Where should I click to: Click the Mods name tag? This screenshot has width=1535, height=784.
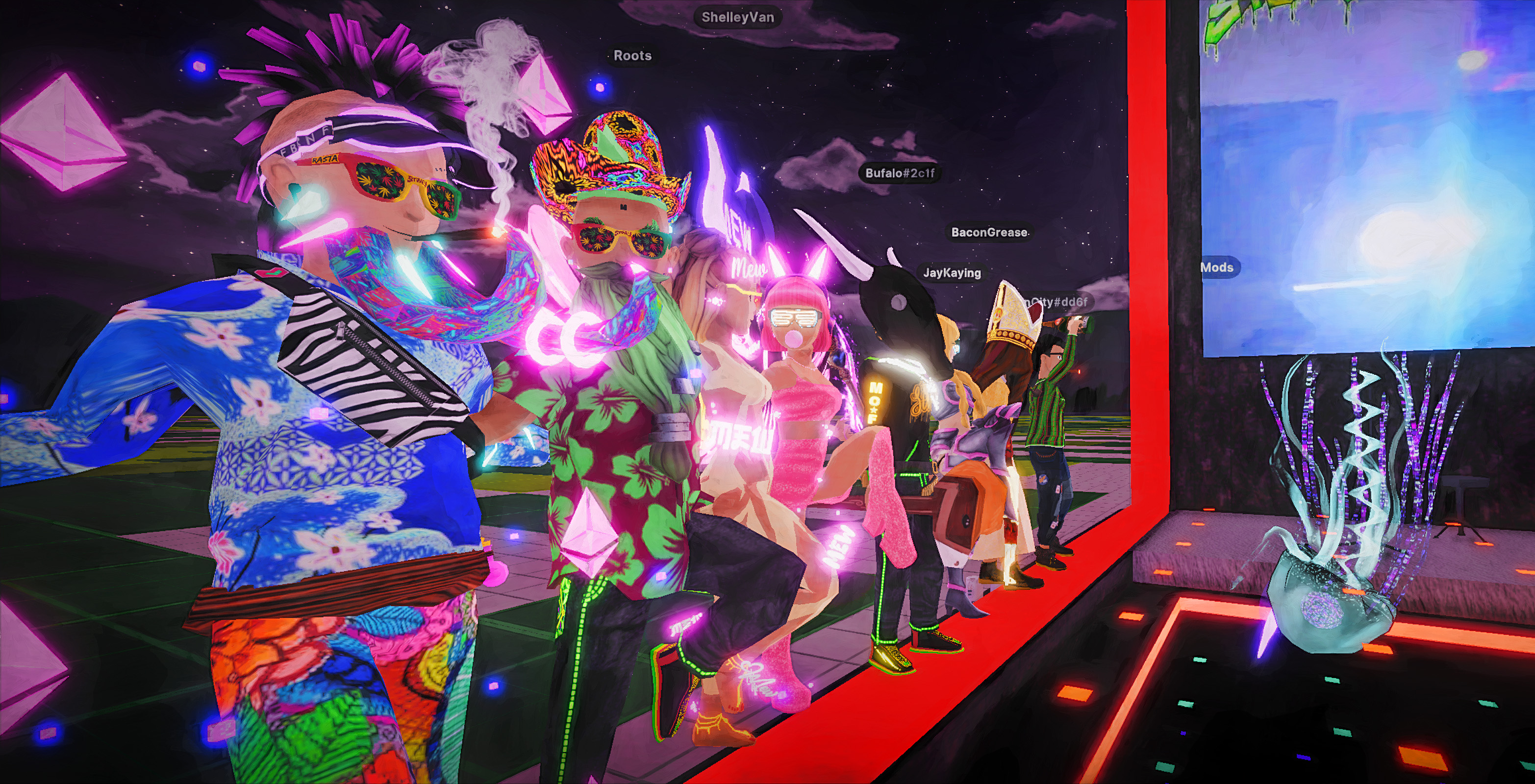point(1217,268)
